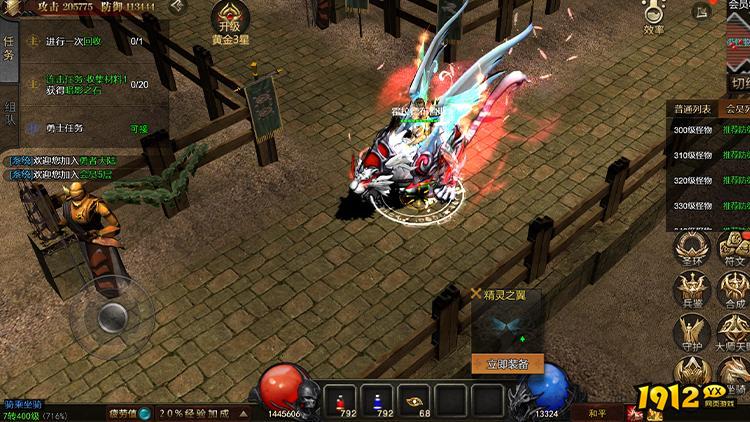
Task: Open the 圣环 menu icon
Action: pos(689,250)
